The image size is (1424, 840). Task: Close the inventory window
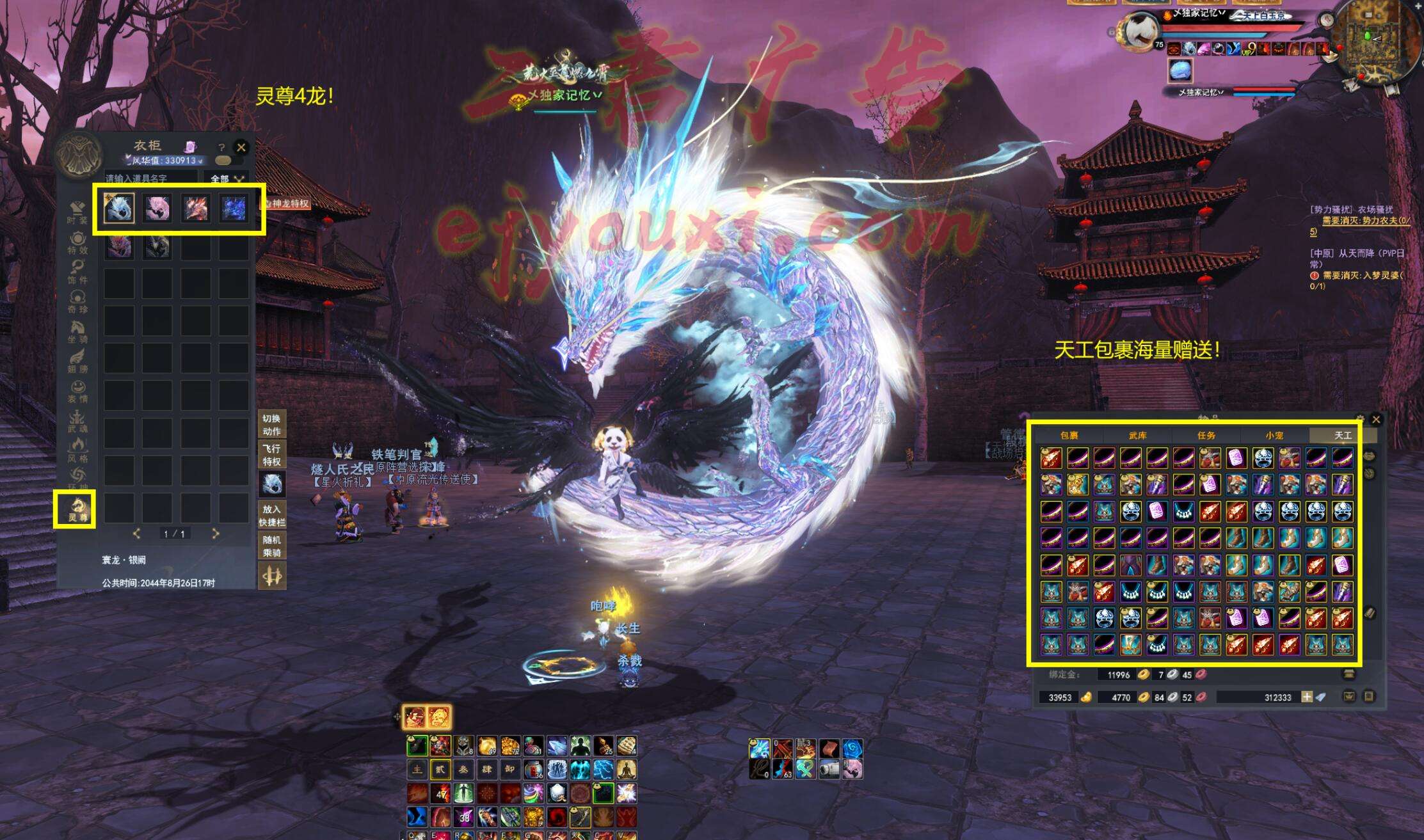(x=1376, y=420)
